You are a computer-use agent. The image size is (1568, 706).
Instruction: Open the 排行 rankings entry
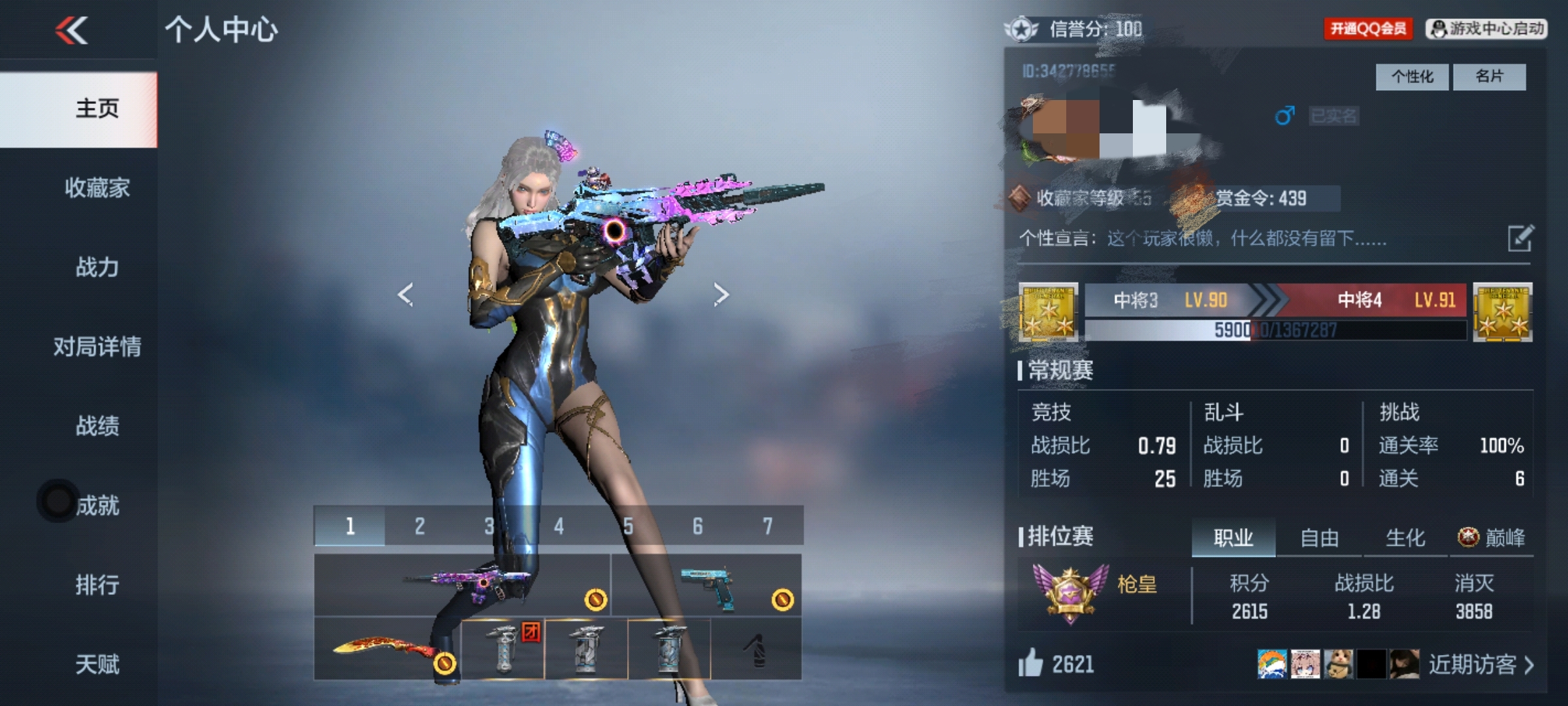coord(97,585)
